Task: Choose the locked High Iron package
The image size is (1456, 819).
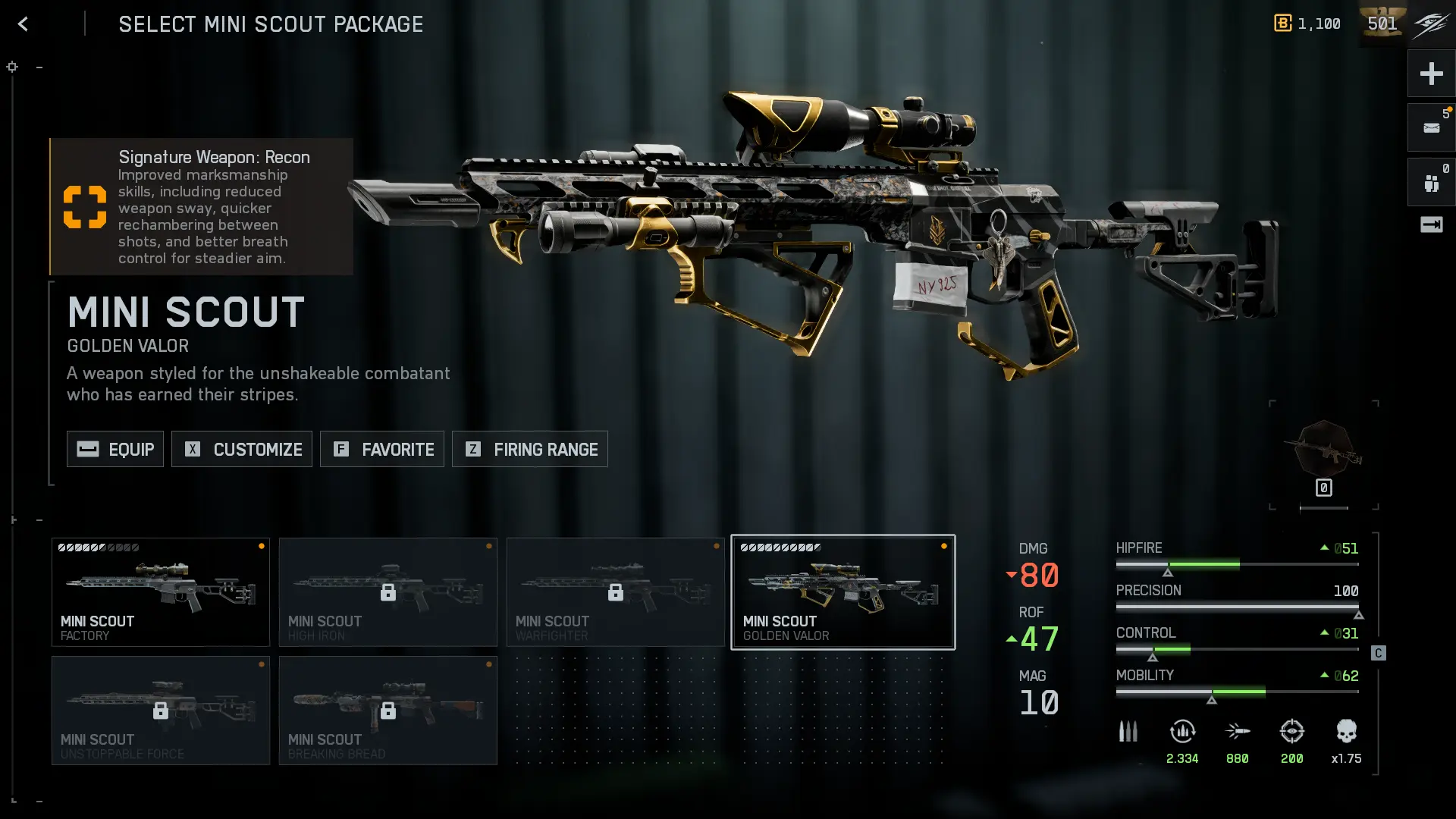Action: click(x=388, y=592)
